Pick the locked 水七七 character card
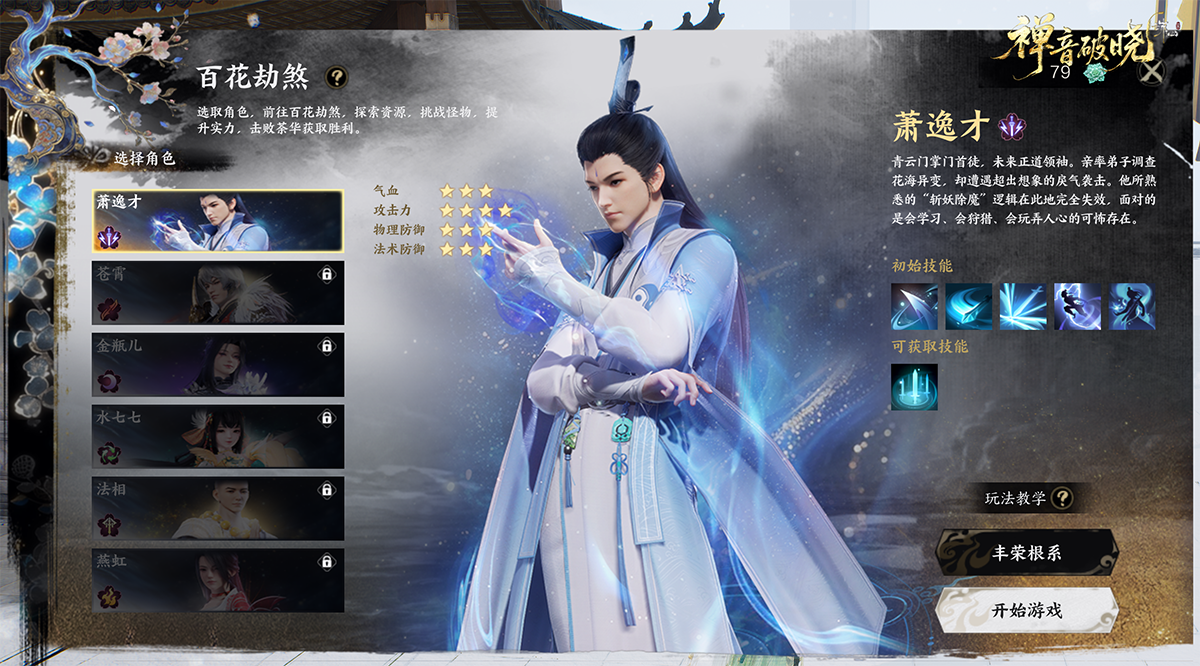The height and width of the screenshot is (666, 1200). (217, 437)
